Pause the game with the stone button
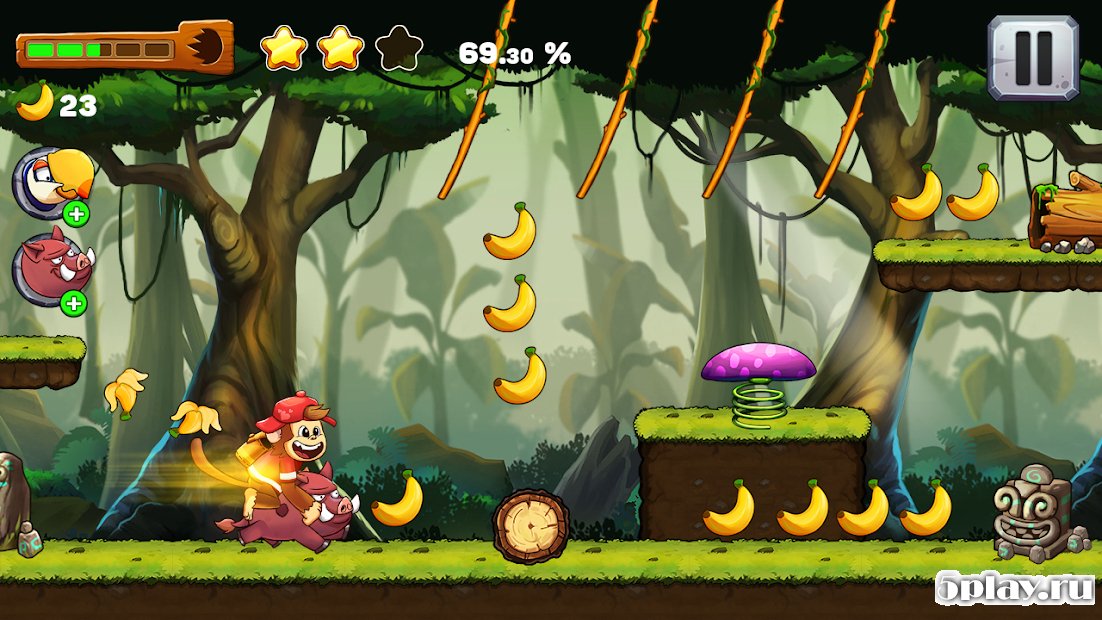Screen dimensions: 1102x620 (x=1033, y=57)
